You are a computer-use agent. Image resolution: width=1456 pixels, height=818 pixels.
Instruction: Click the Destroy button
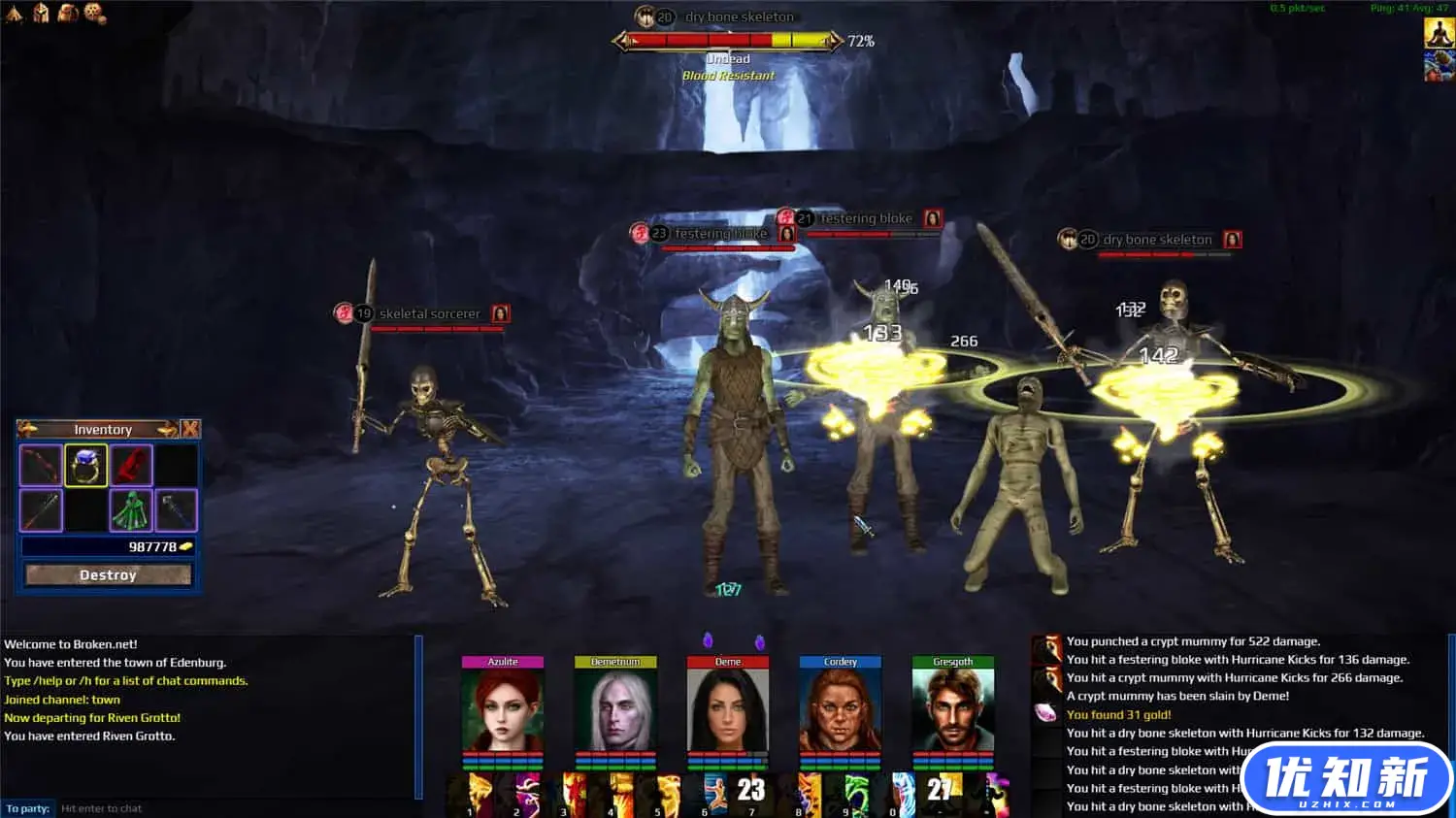click(x=108, y=575)
